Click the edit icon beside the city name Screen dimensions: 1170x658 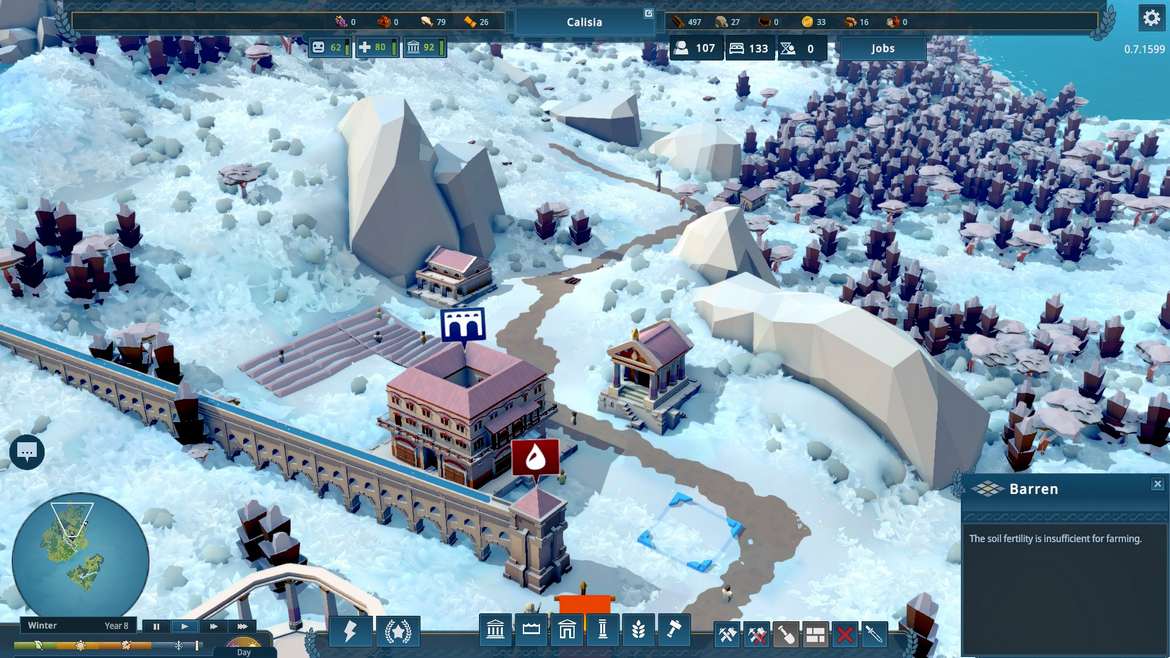coord(648,13)
